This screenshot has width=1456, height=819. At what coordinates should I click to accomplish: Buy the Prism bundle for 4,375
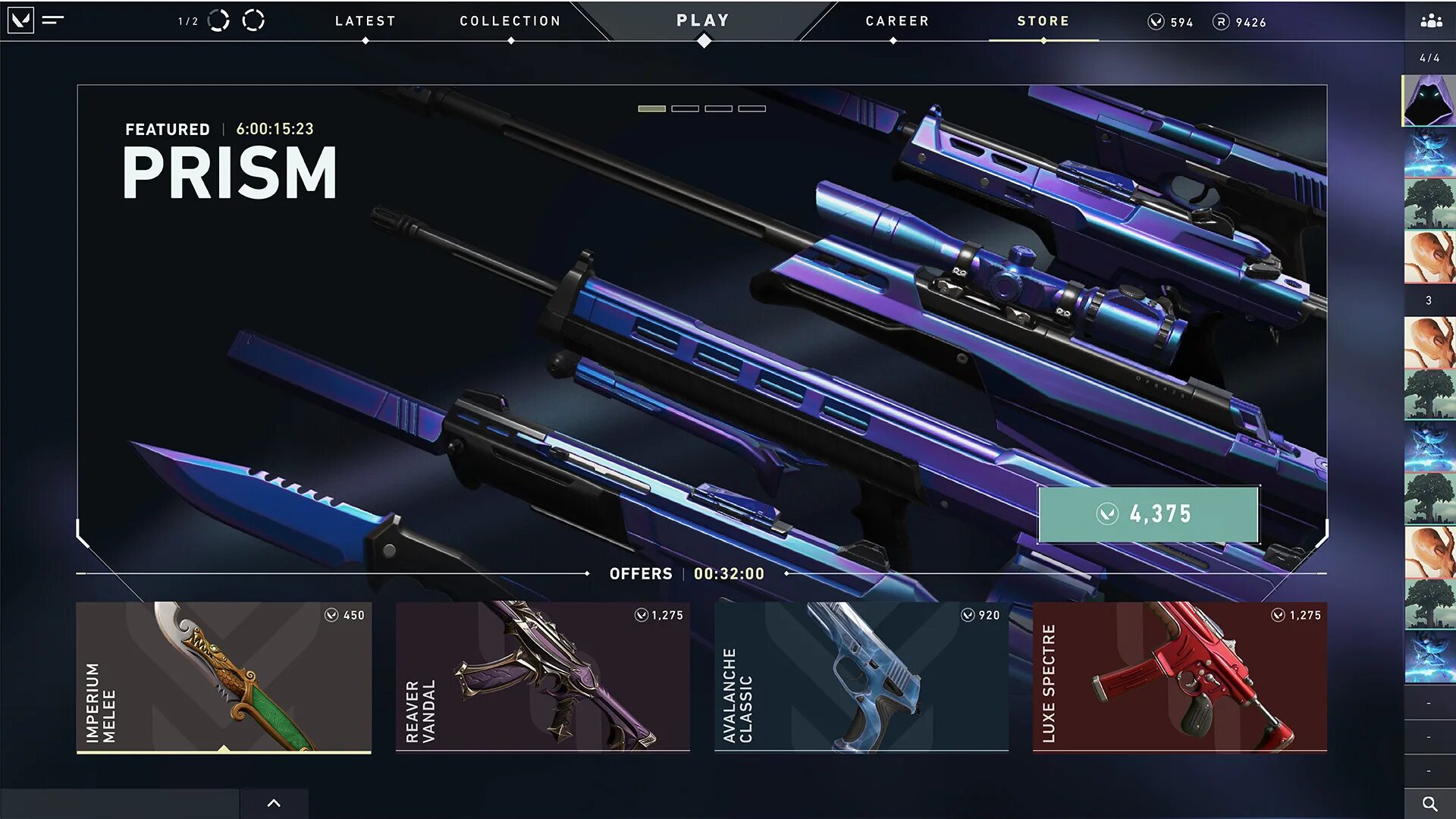1148,514
